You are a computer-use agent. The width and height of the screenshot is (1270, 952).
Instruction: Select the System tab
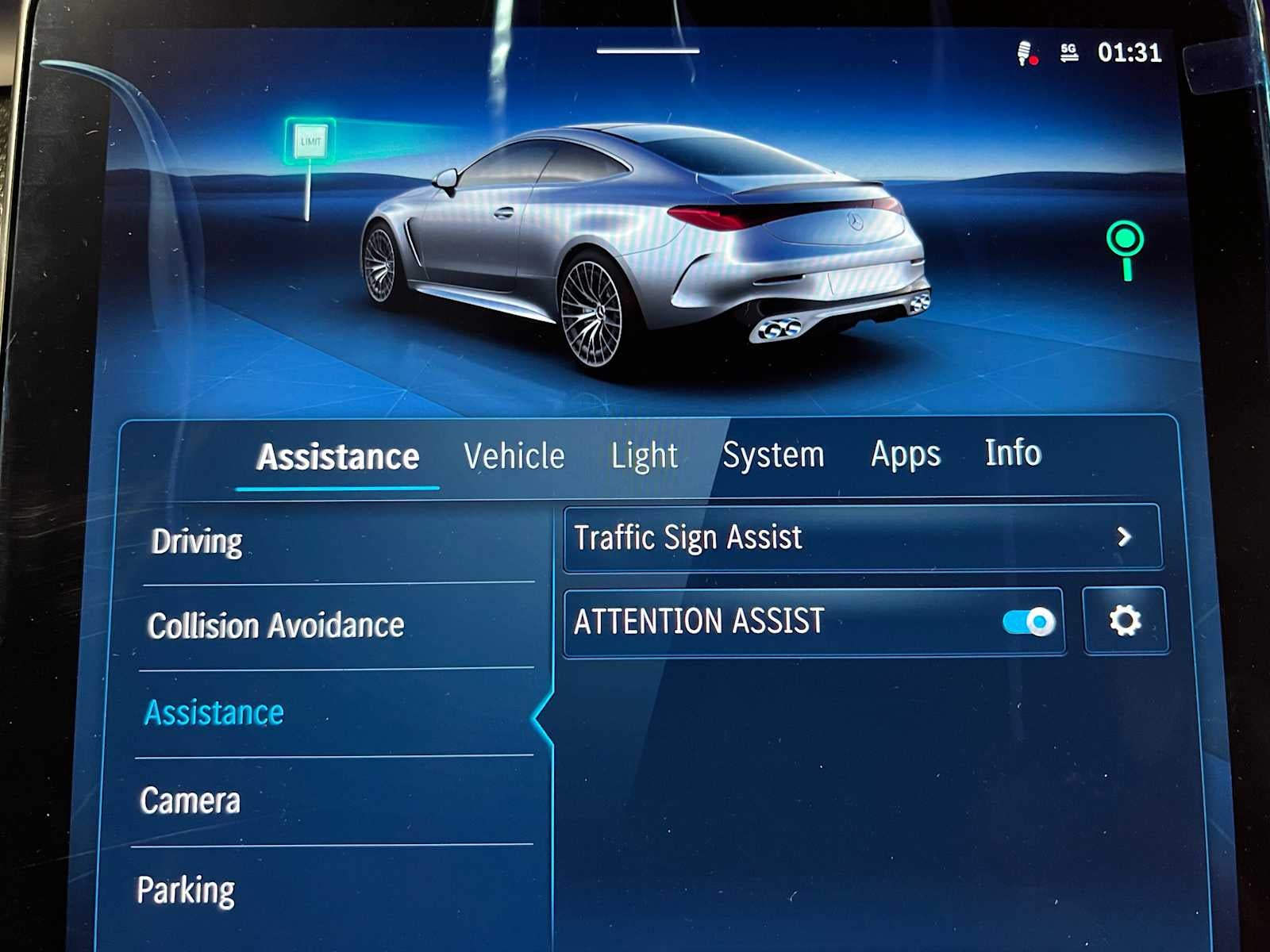coord(774,454)
